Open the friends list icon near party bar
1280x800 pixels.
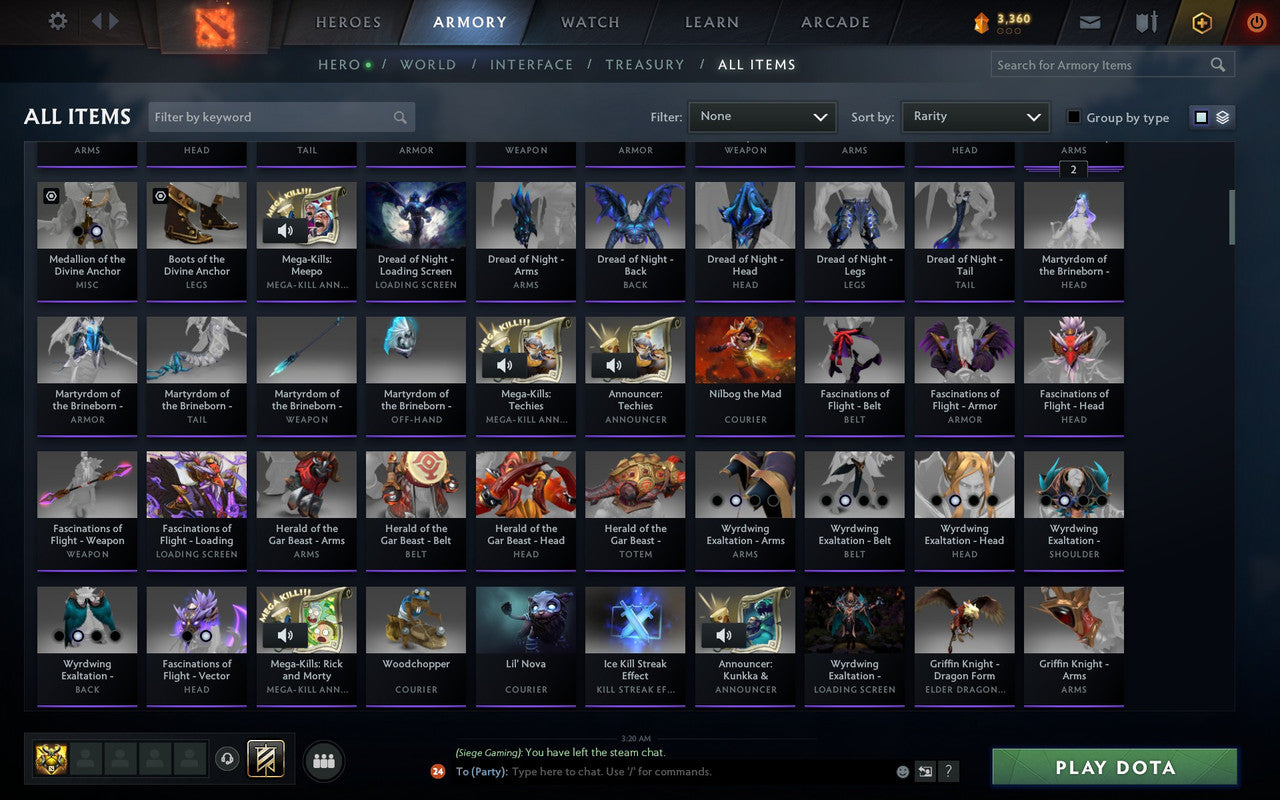tap(323, 759)
